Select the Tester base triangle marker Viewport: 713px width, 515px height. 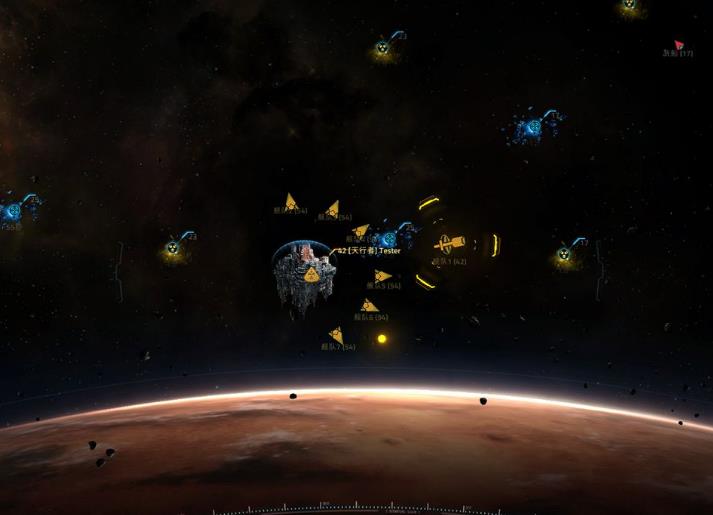[x=312, y=273]
